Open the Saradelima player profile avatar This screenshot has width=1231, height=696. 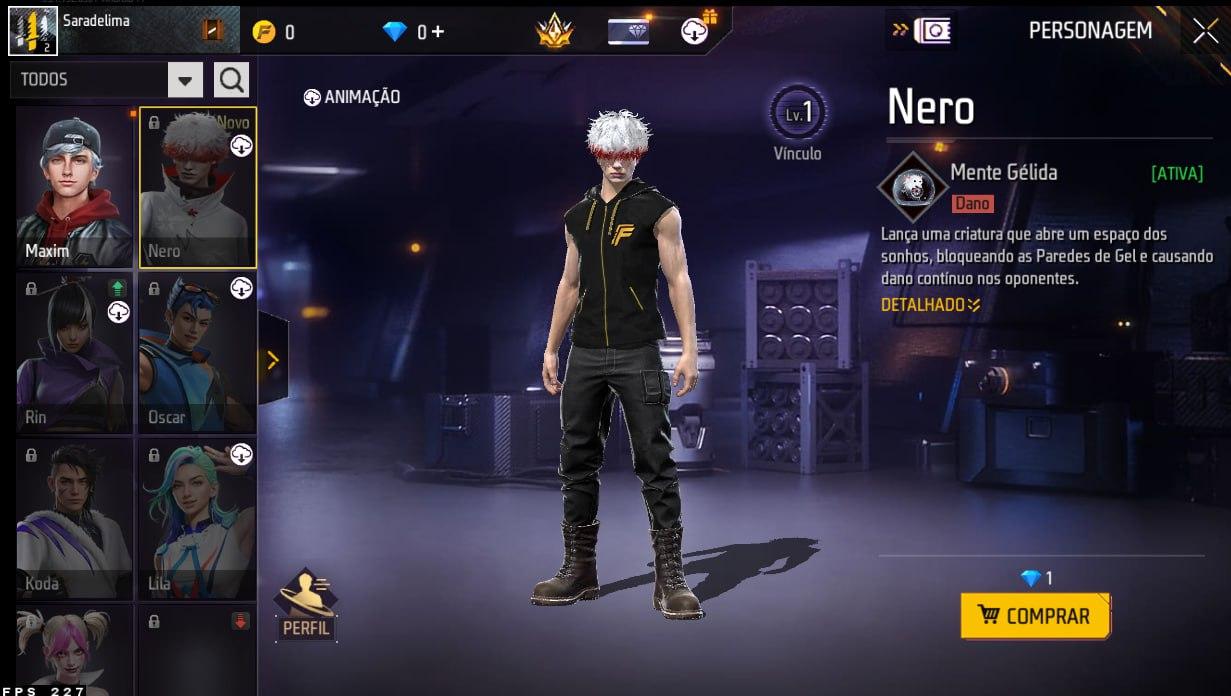pyautogui.click(x=33, y=30)
